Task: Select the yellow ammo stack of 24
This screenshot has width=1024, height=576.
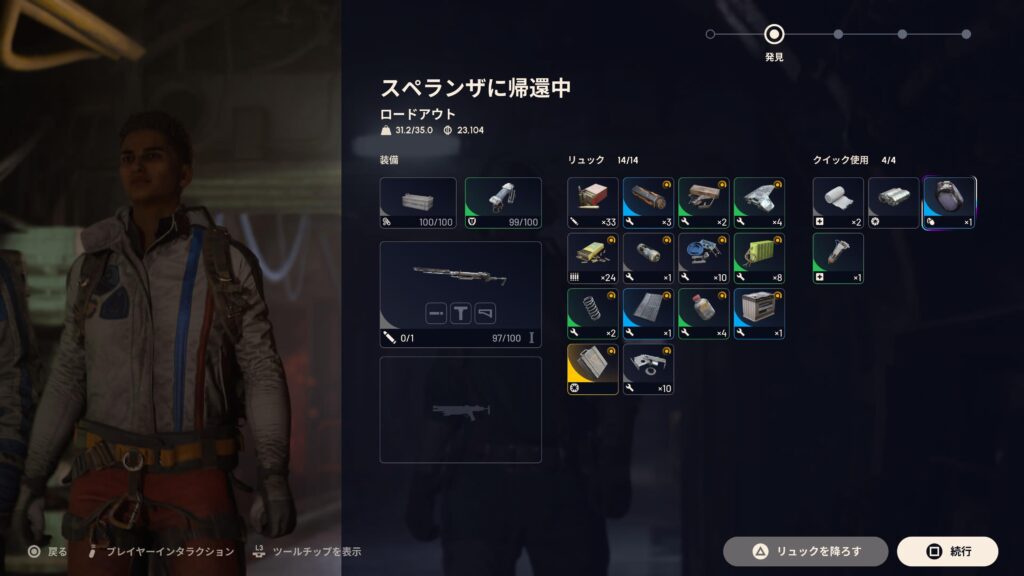Action: pyautogui.click(x=593, y=258)
